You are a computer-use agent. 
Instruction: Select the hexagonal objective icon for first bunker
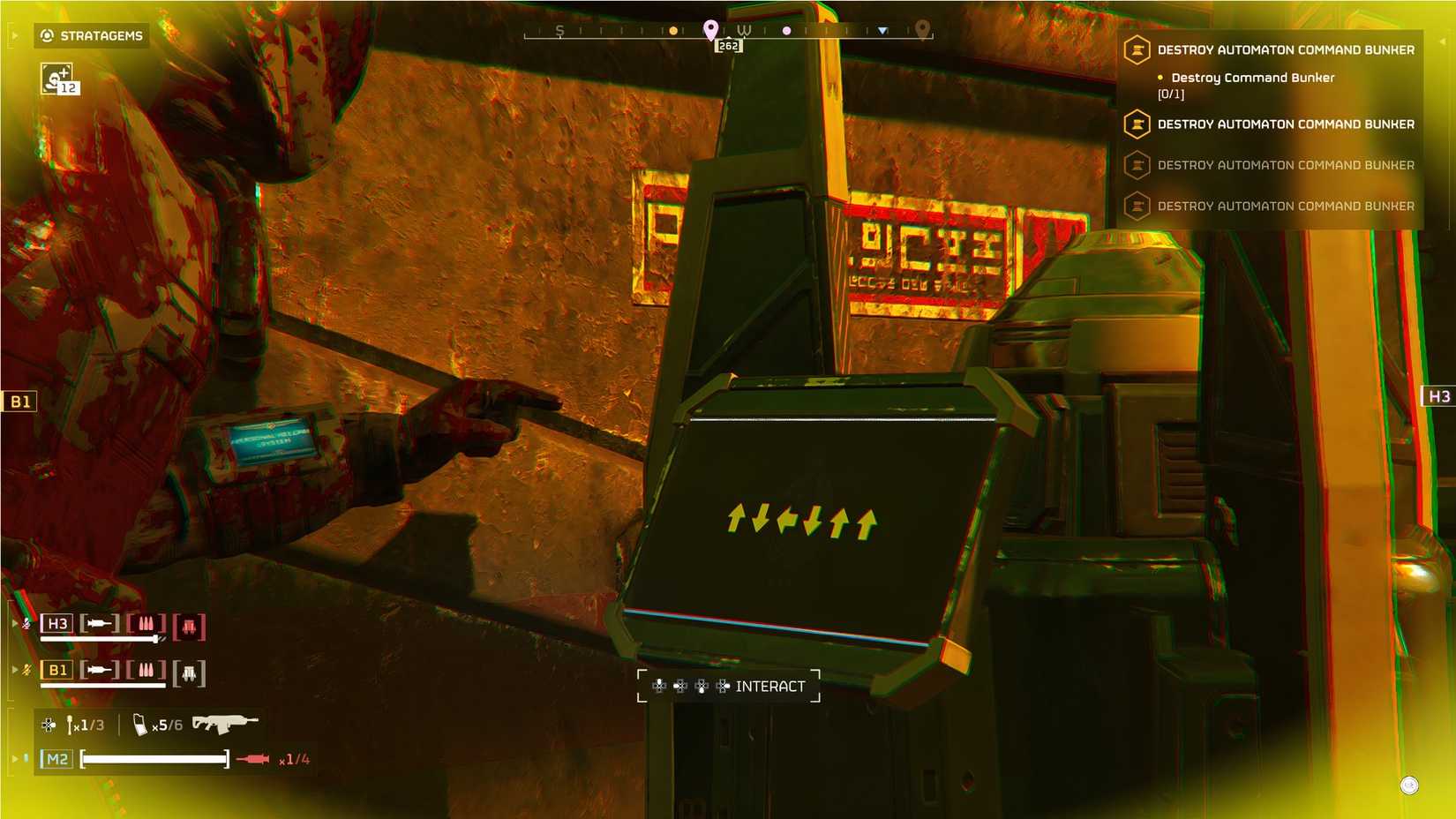[x=1136, y=50]
